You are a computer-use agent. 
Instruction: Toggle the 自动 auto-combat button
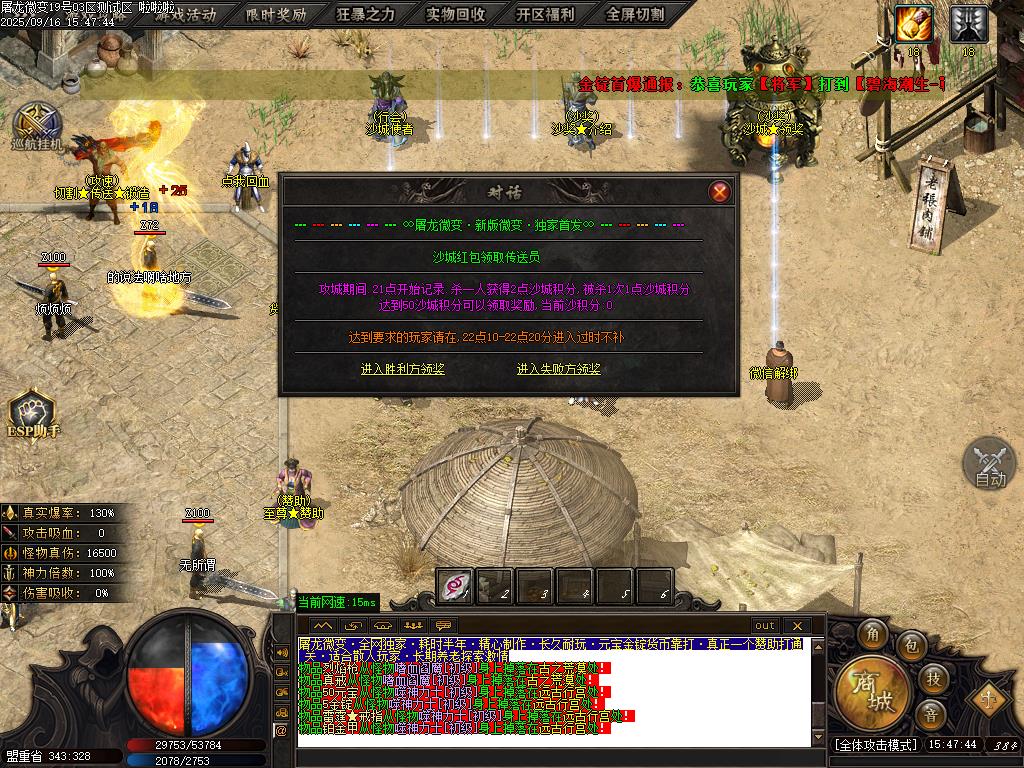[989, 464]
